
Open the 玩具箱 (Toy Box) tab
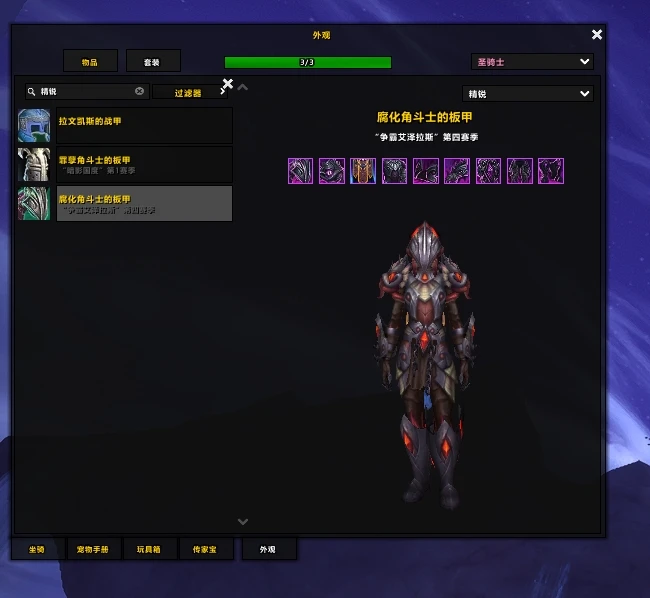coord(150,550)
